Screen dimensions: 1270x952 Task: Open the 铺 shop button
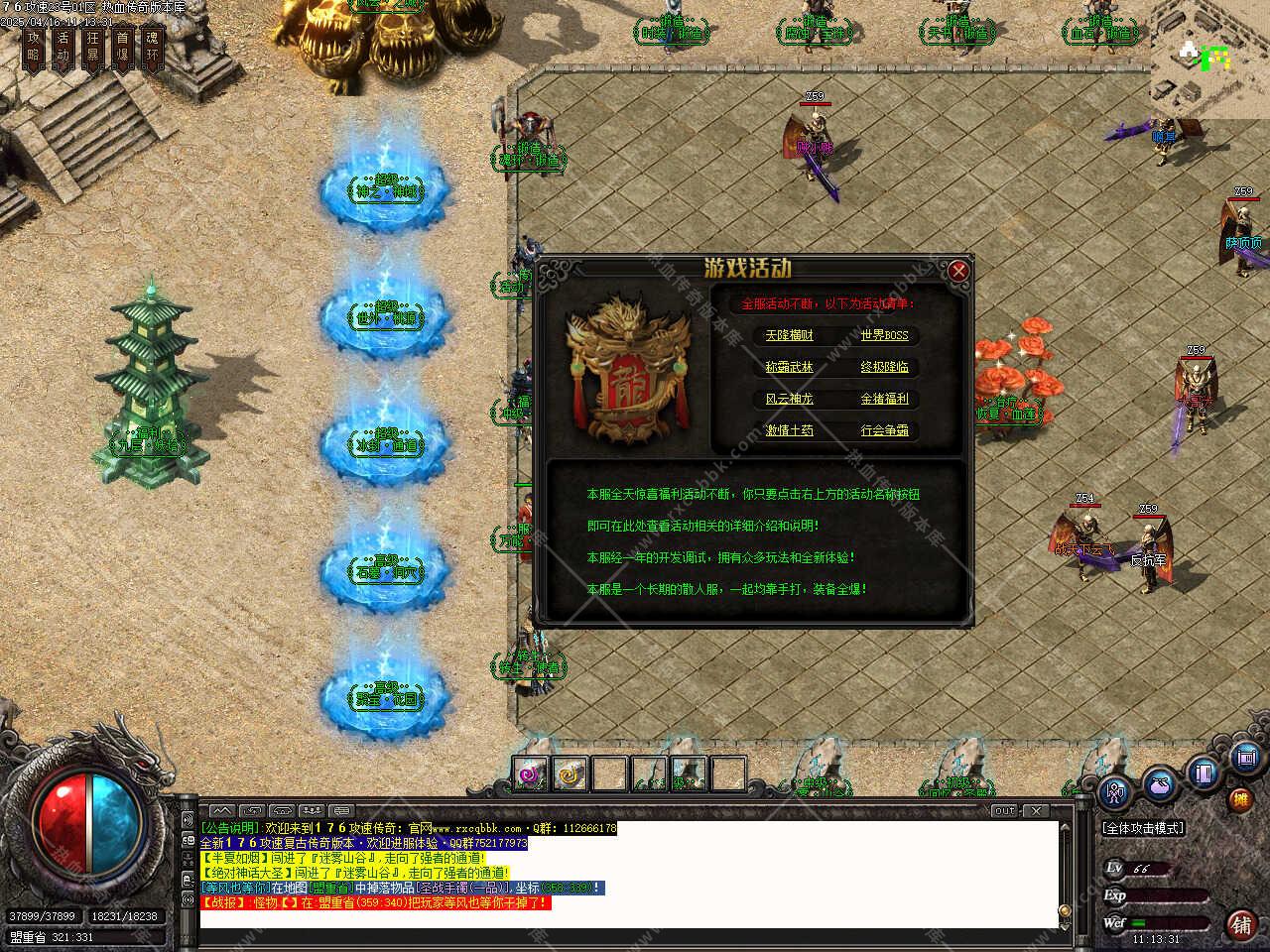(1241, 924)
